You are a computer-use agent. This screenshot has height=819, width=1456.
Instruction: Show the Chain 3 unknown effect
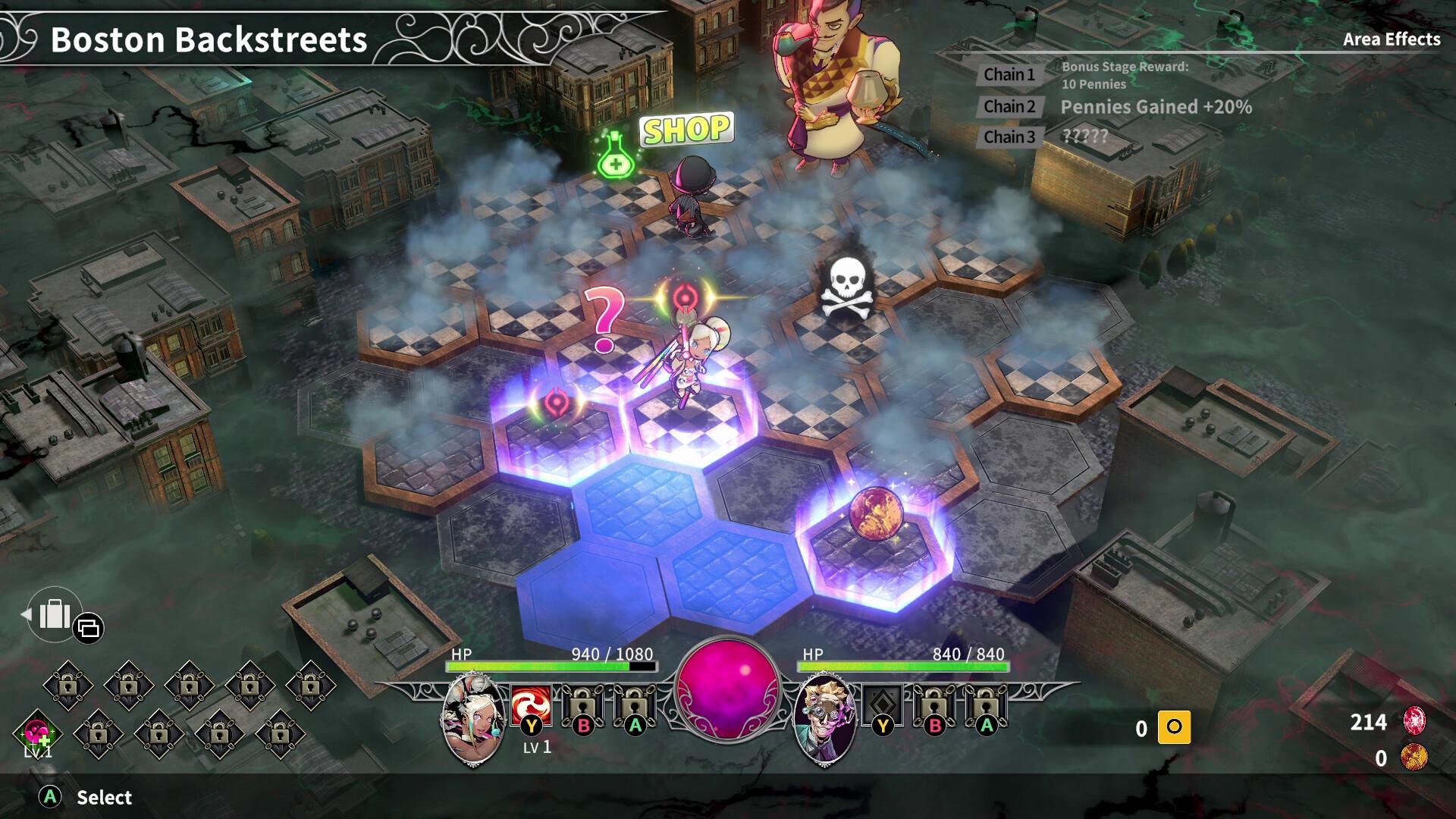coord(1009,137)
